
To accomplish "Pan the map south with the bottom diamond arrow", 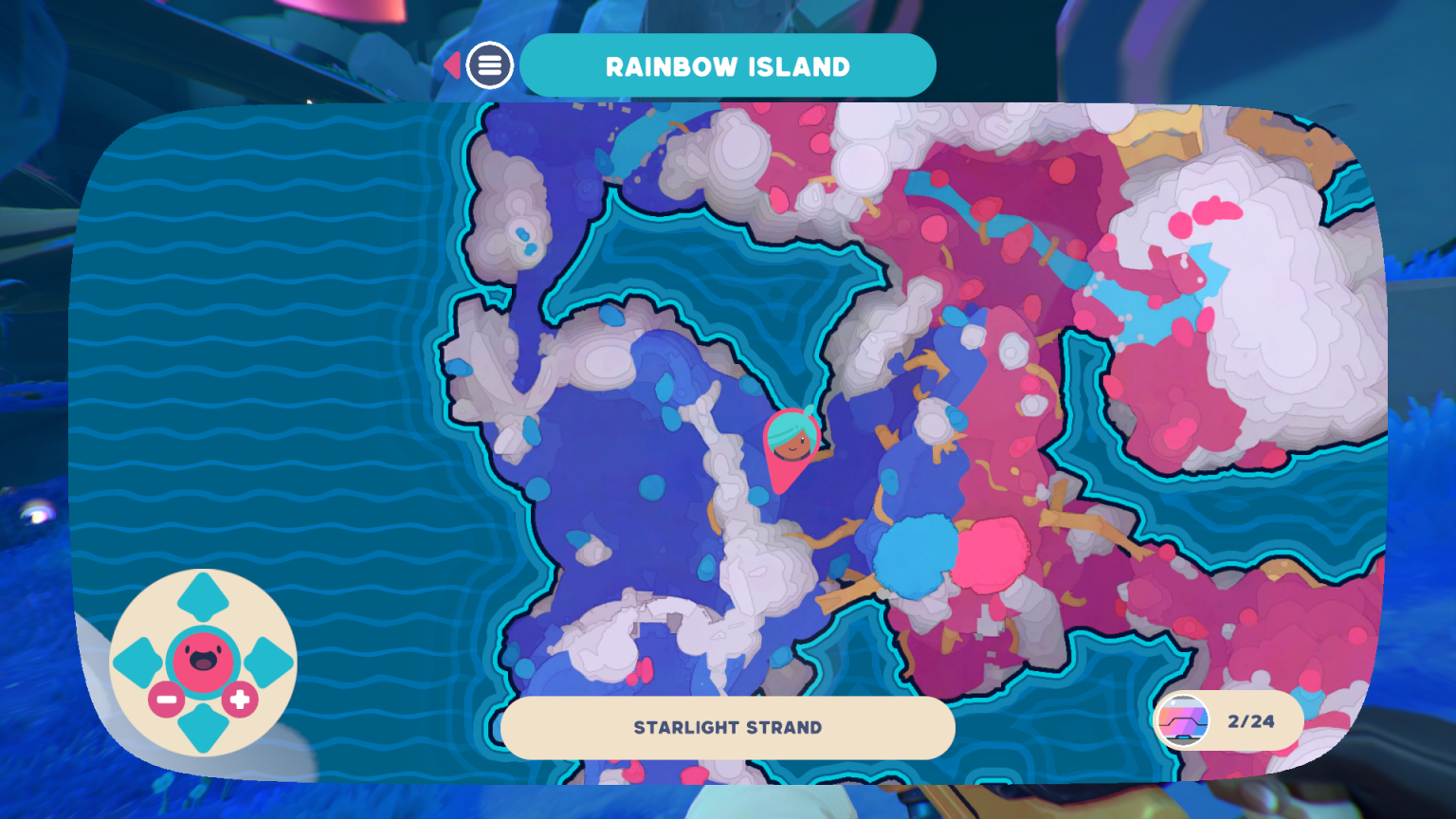I will point(201,728).
